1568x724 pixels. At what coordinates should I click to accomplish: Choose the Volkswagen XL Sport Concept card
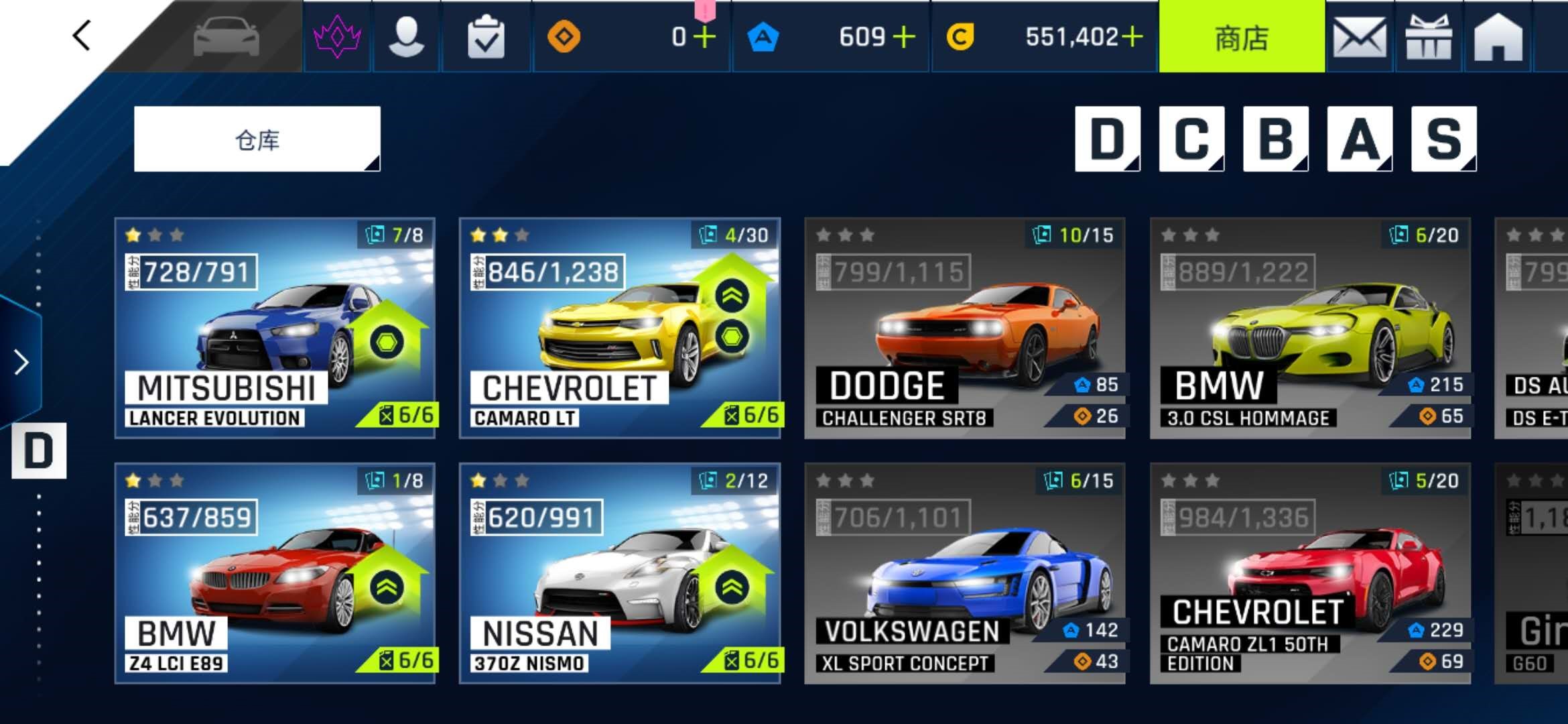(x=965, y=573)
